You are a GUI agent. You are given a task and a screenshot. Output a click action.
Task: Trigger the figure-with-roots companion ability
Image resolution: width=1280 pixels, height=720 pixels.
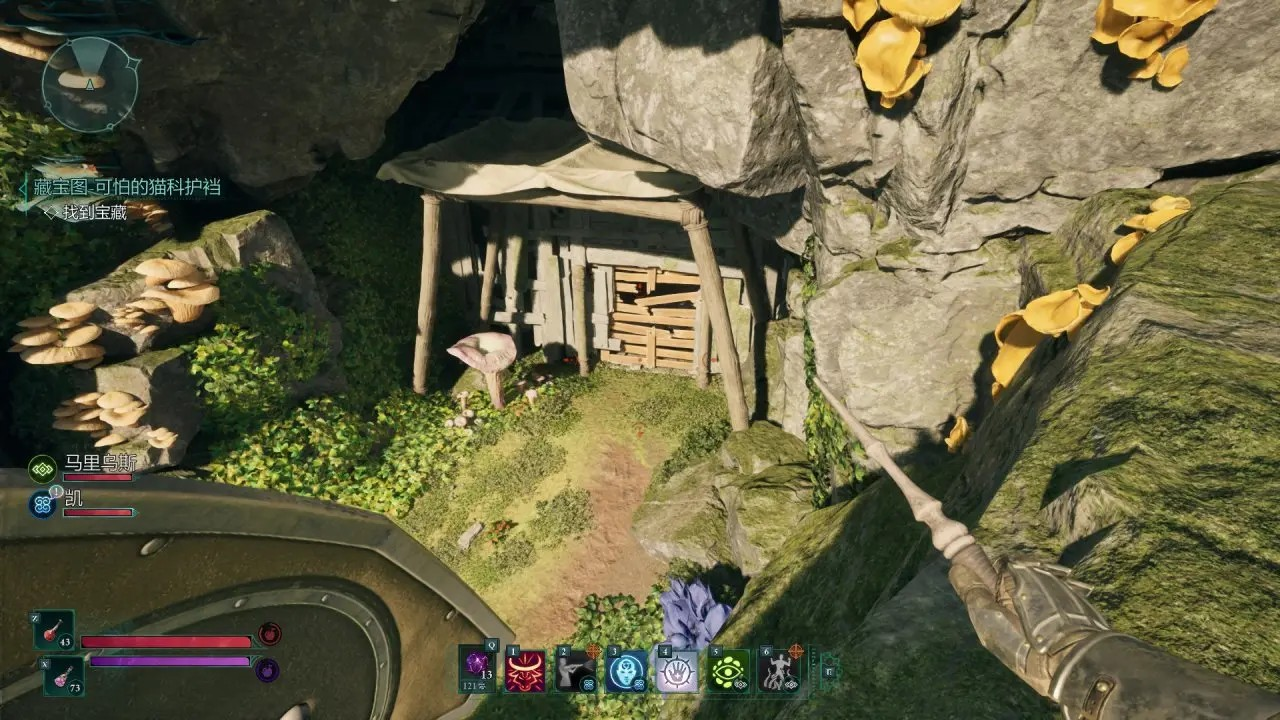click(x=778, y=671)
